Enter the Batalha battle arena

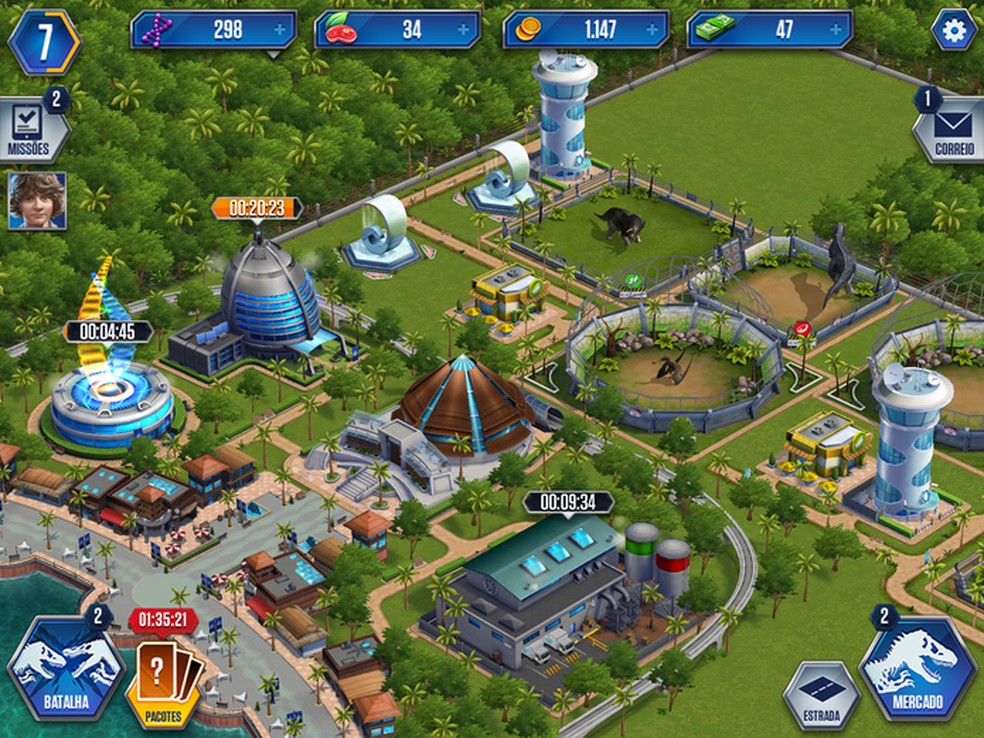pos(65,667)
